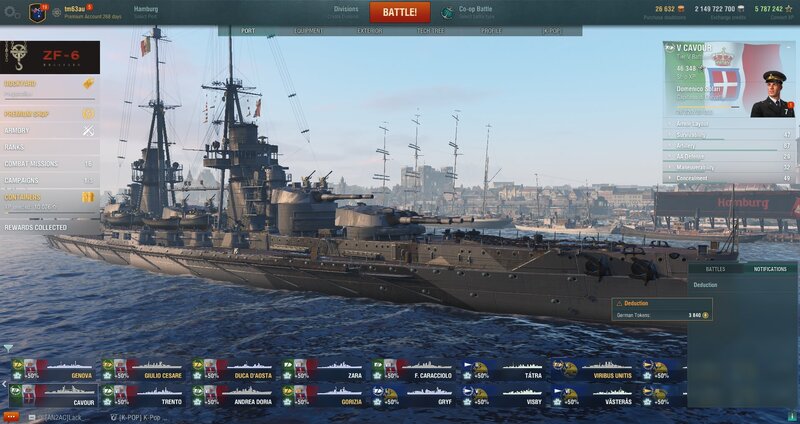Open the Co-op Battle type selector

(470, 12)
